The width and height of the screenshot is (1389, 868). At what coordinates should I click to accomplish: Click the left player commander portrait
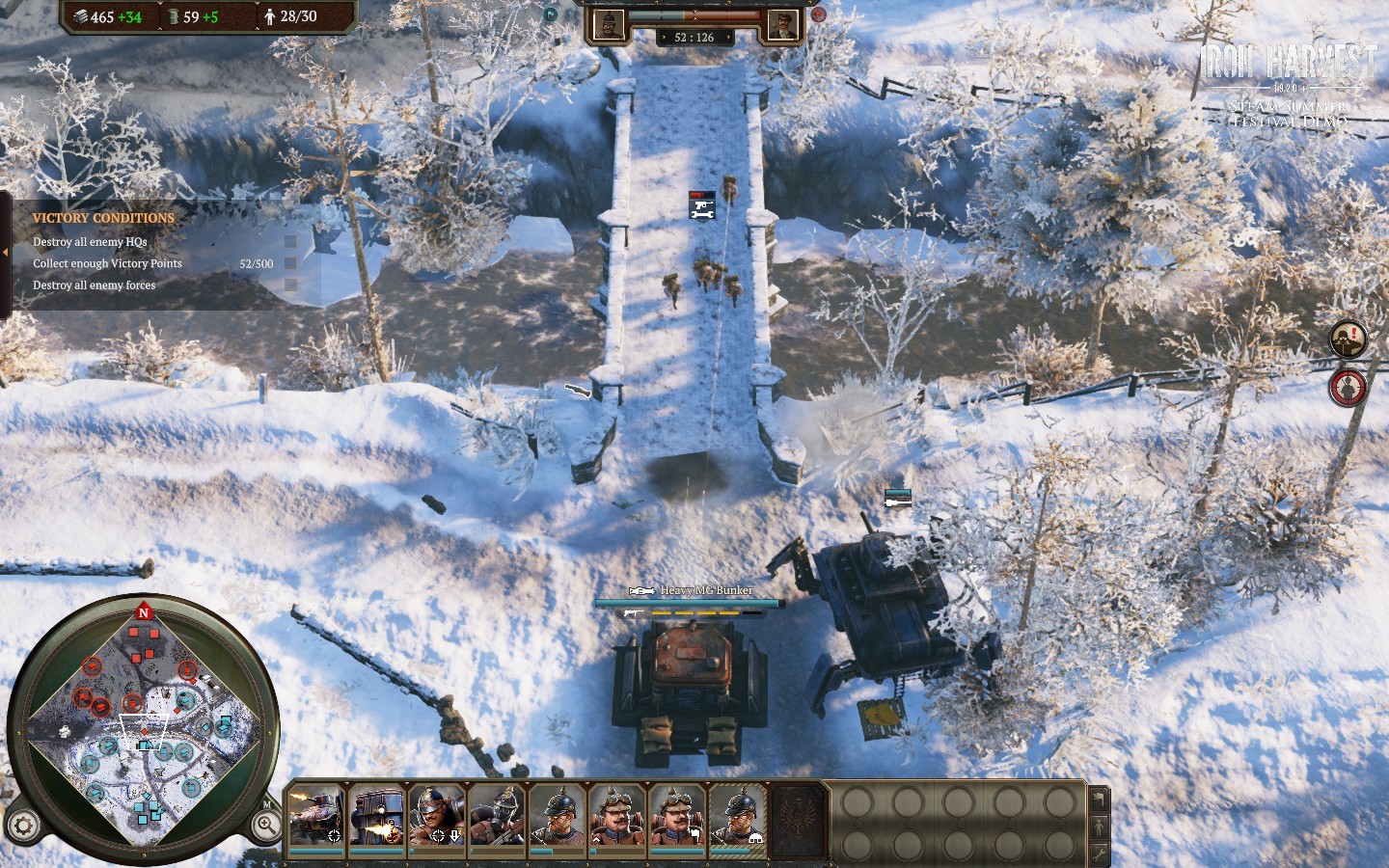click(609, 24)
